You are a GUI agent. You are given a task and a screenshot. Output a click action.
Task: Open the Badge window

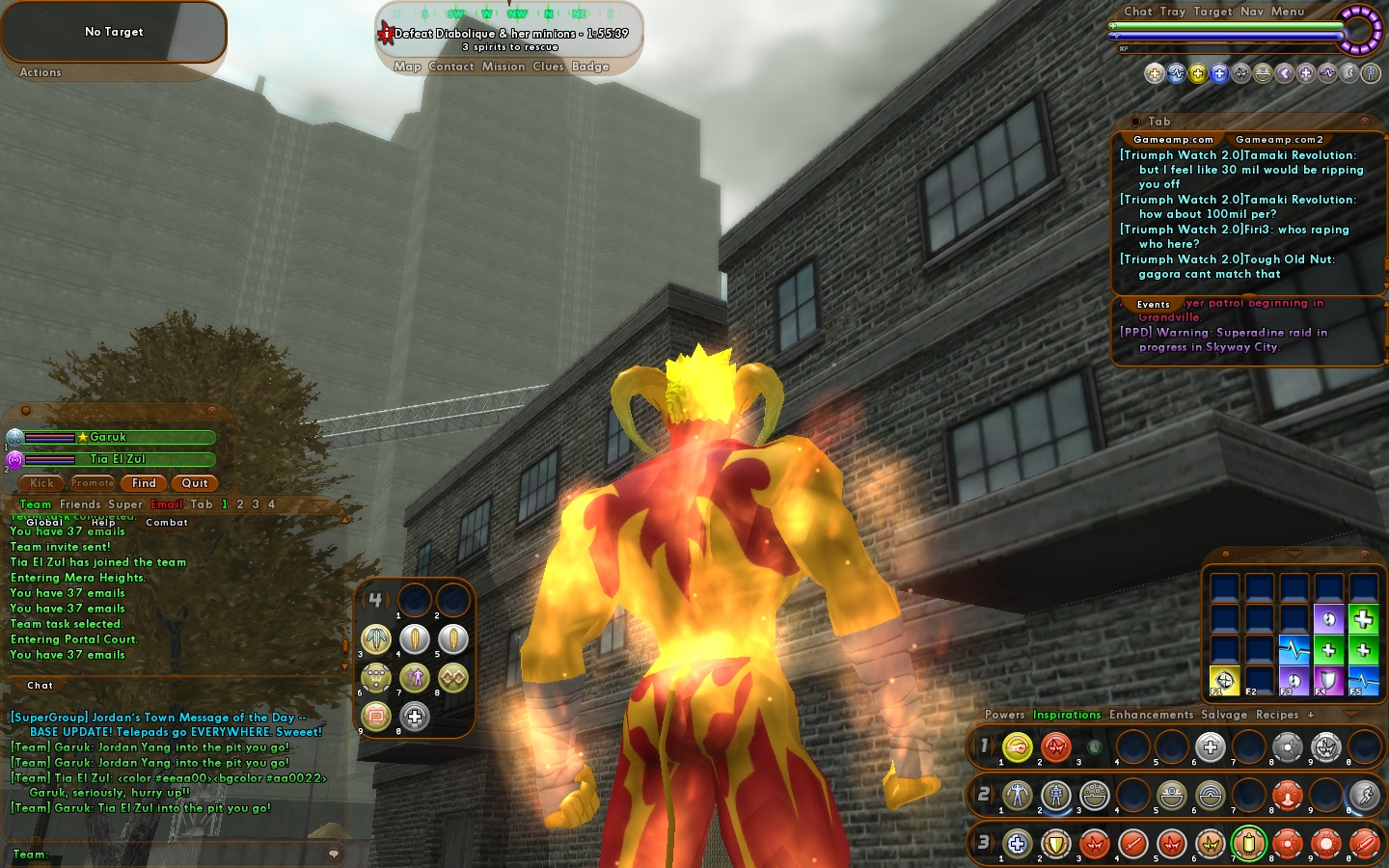click(590, 67)
